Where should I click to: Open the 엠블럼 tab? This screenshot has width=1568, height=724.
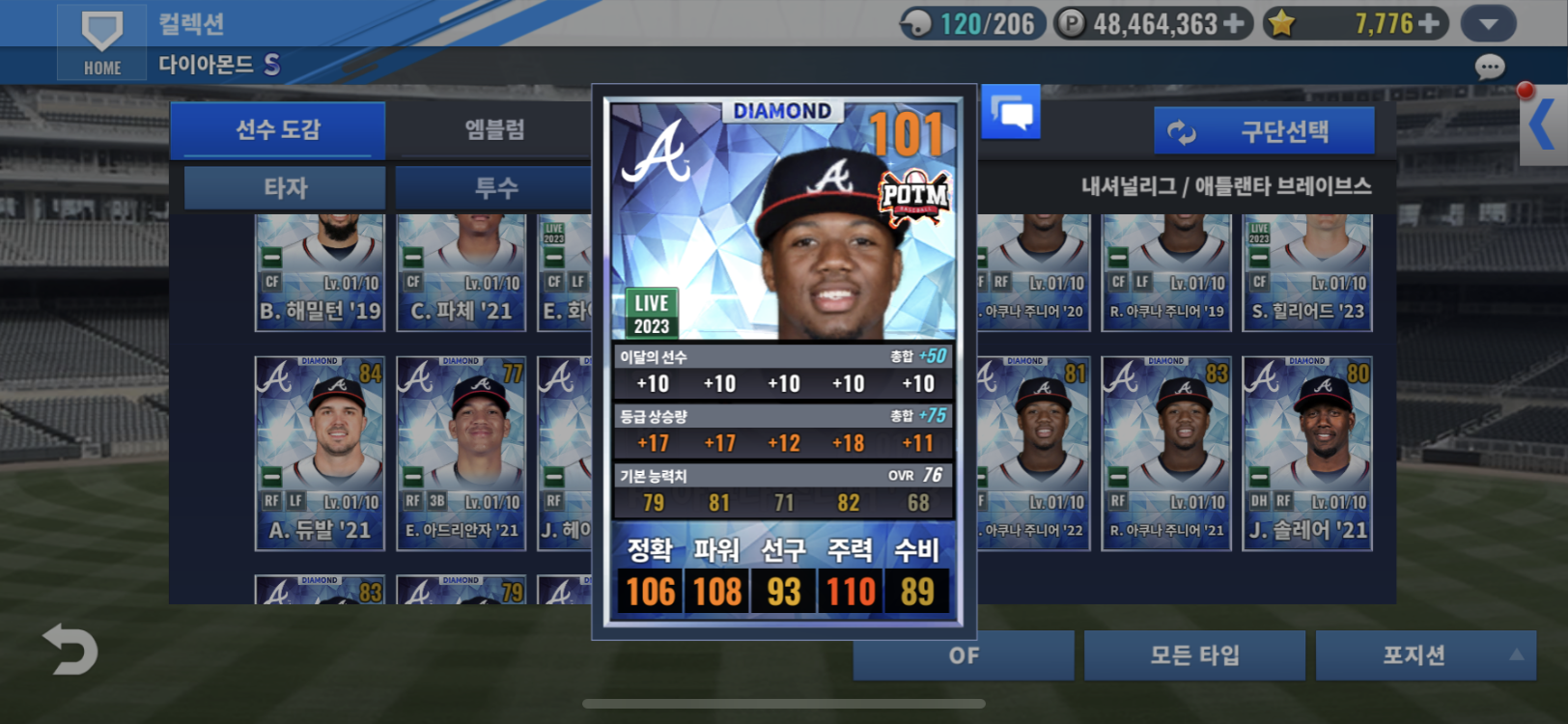point(494,129)
